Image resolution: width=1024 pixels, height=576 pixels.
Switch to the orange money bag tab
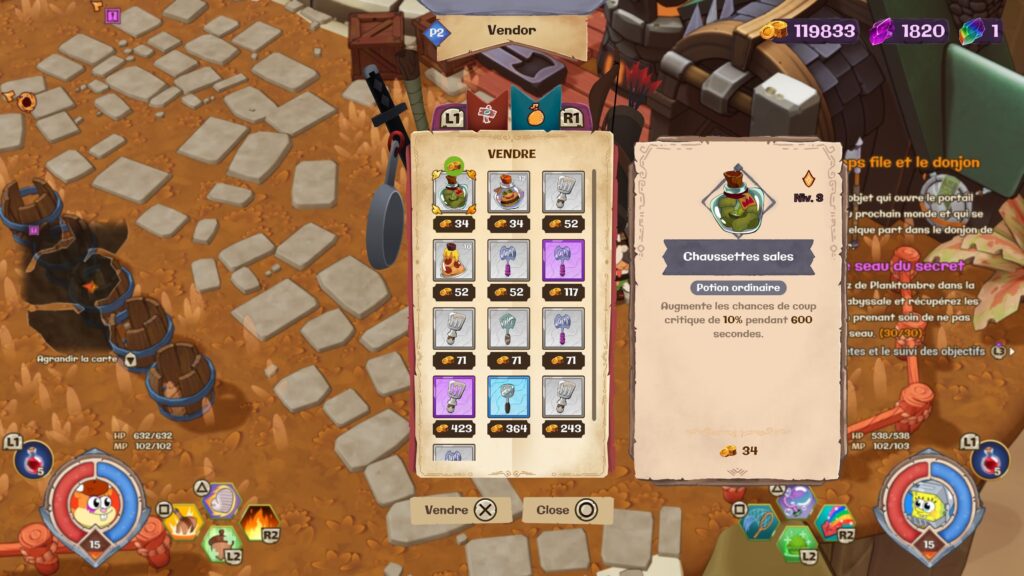click(x=536, y=113)
